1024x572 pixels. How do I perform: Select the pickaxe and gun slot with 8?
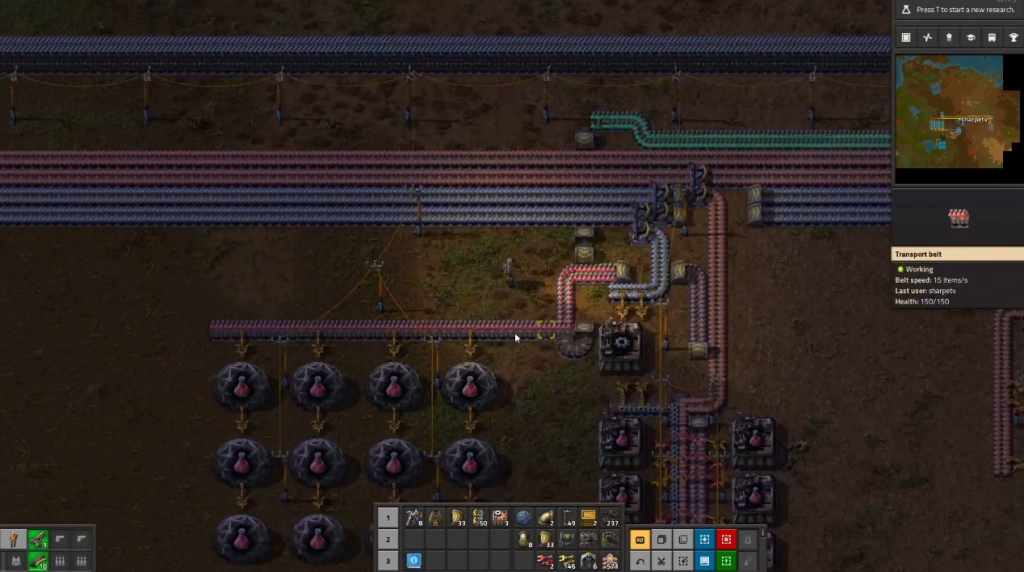tap(414, 517)
